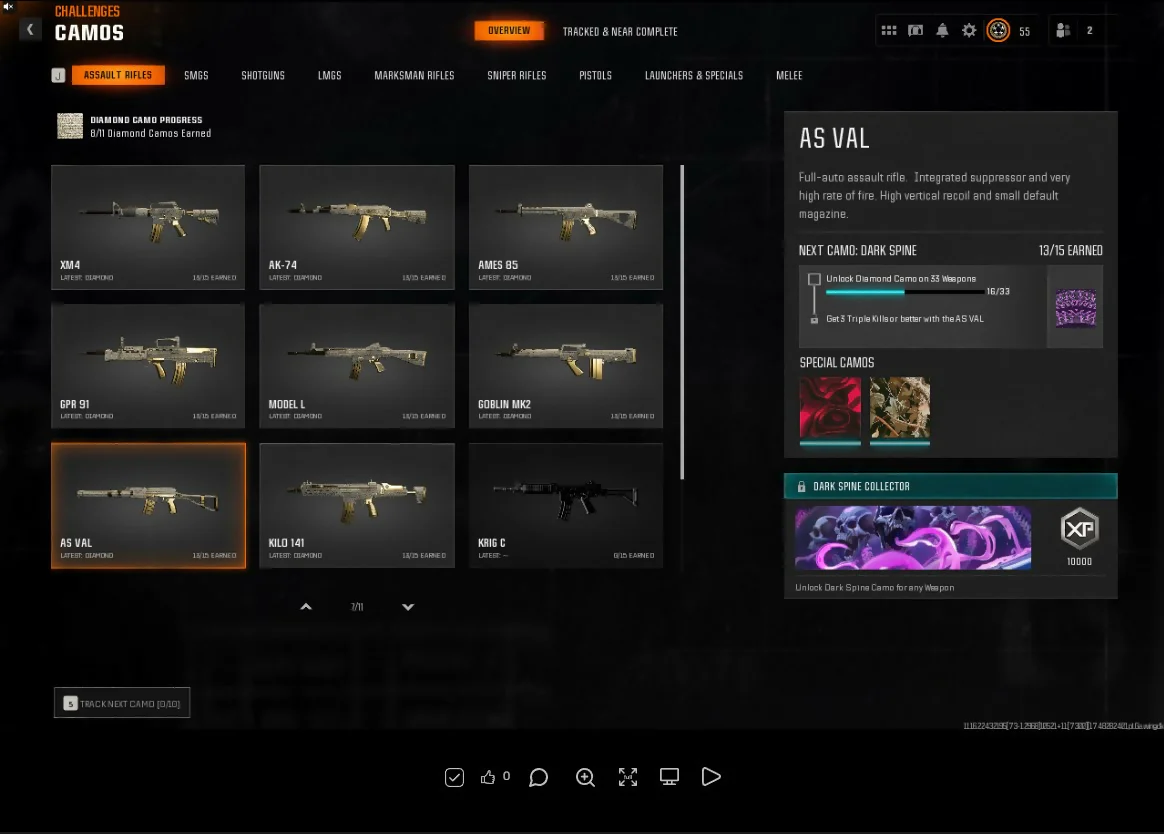Select the Goblin MK2 weapon tile

566,366
